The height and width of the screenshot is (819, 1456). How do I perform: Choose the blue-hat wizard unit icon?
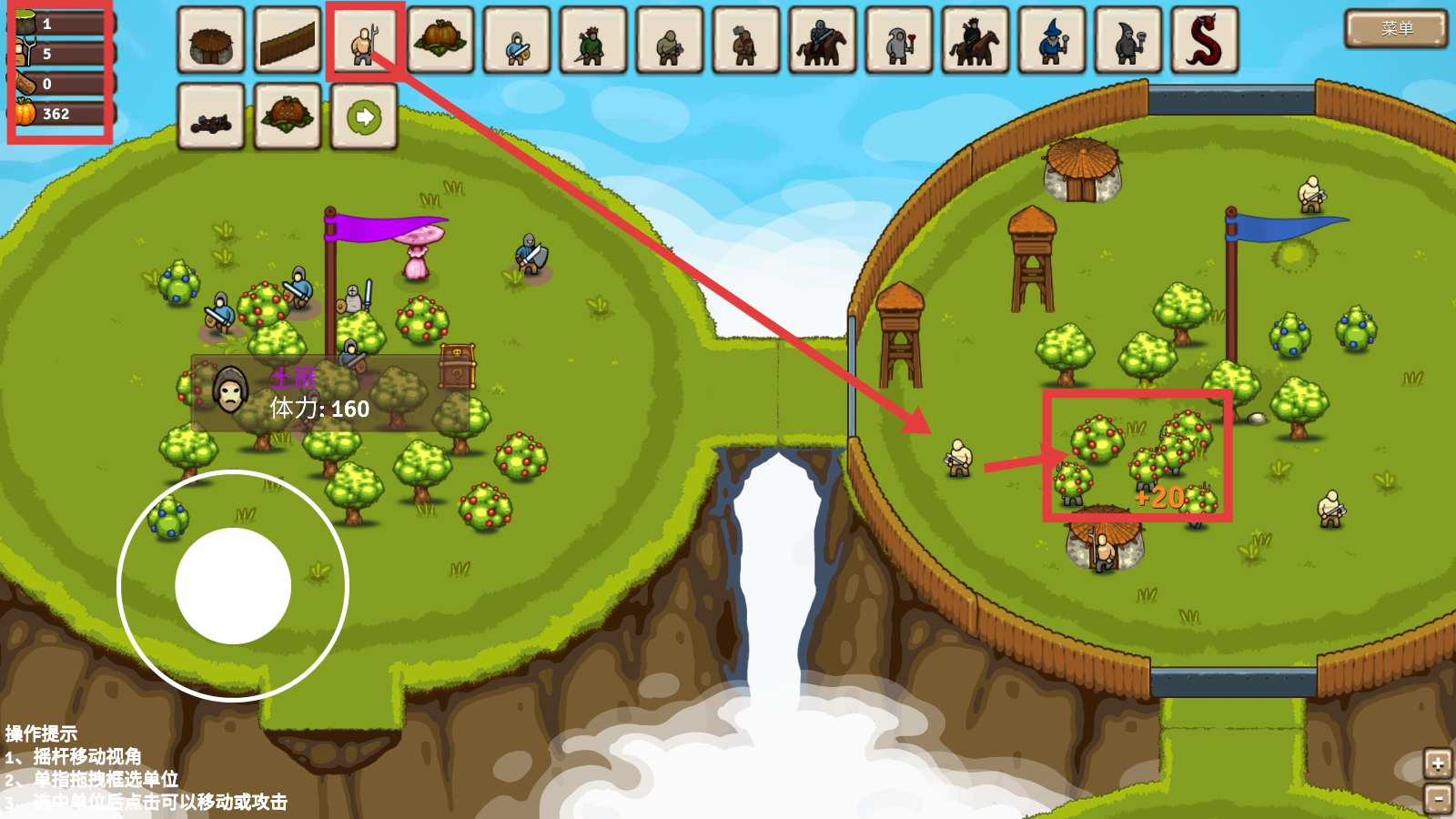pyautogui.click(x=1052, y=41)
